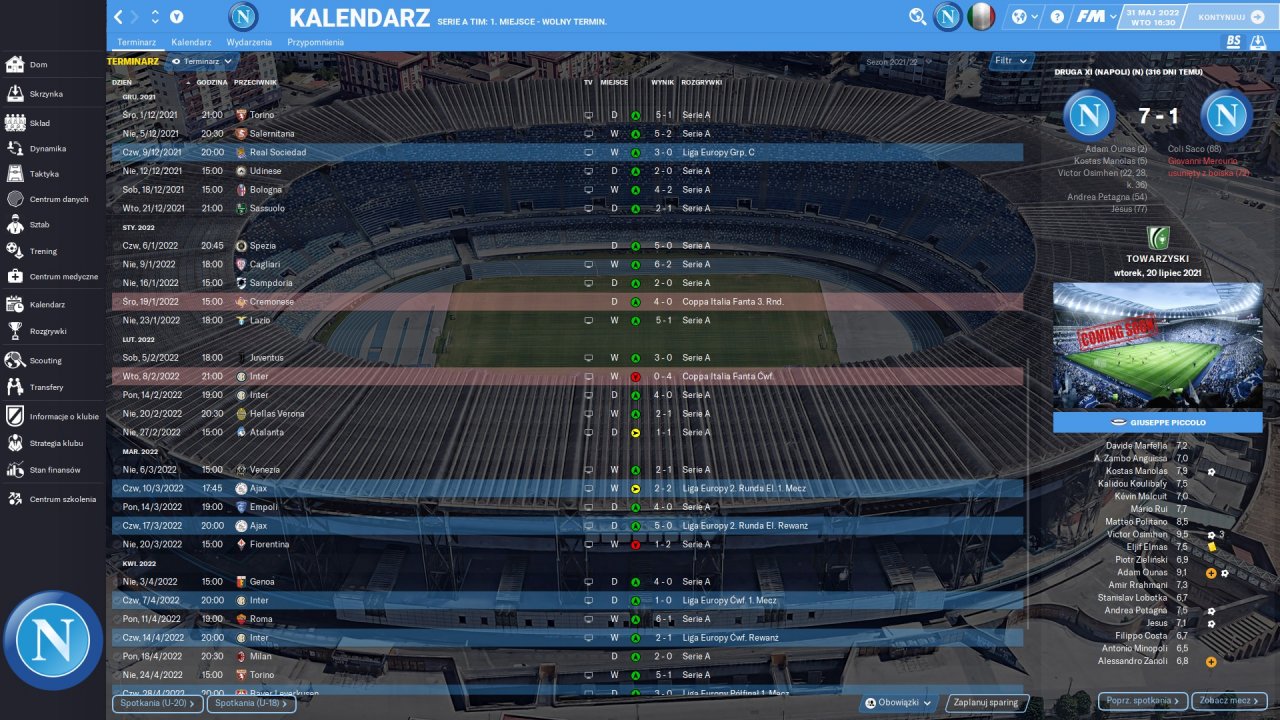Click Zobacz mecz button
The height and width of the screenshot is (720, 1280).
pos(1229,701)
